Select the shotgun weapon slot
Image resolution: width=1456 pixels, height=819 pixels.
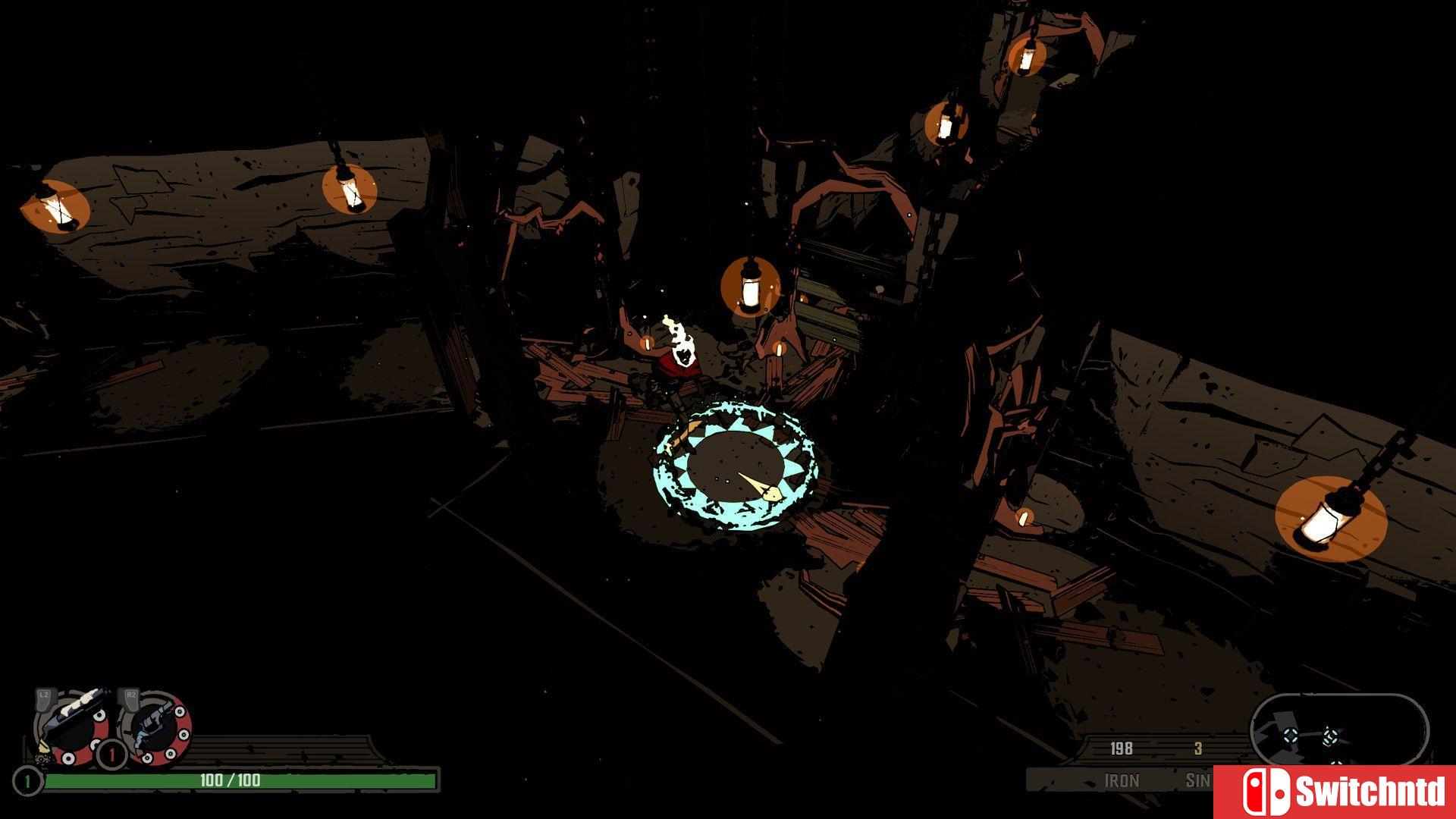point(72,724)
